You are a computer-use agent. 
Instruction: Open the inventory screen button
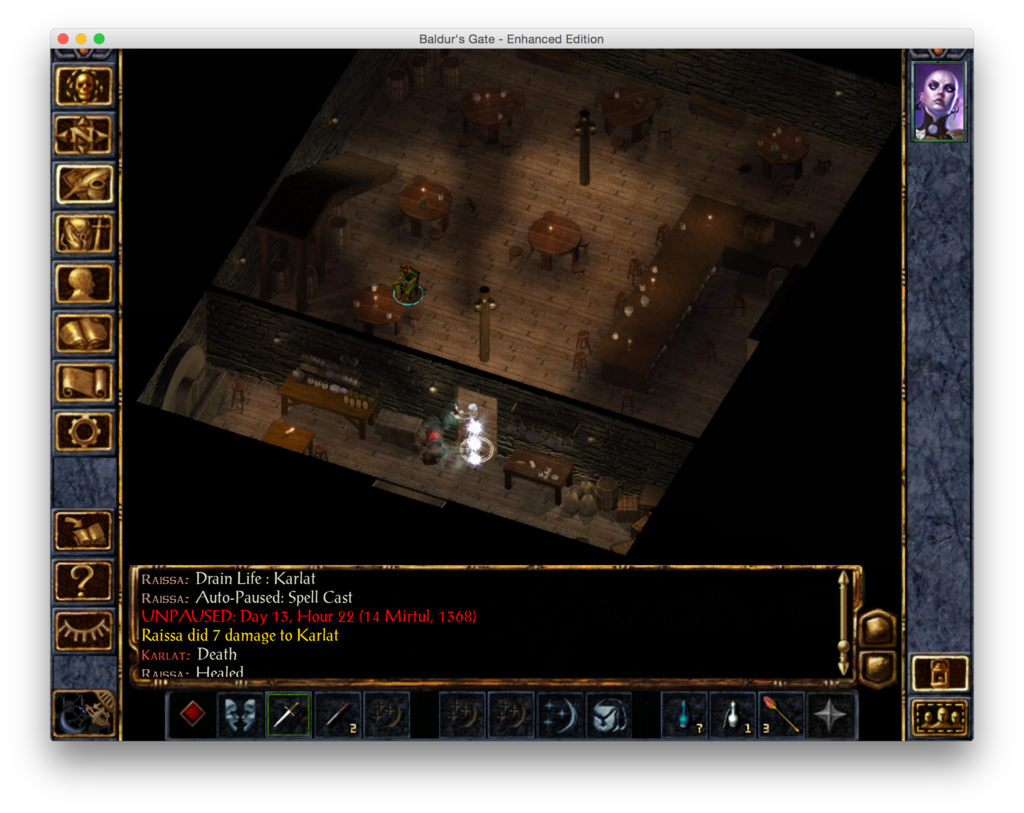coord(84,235)
